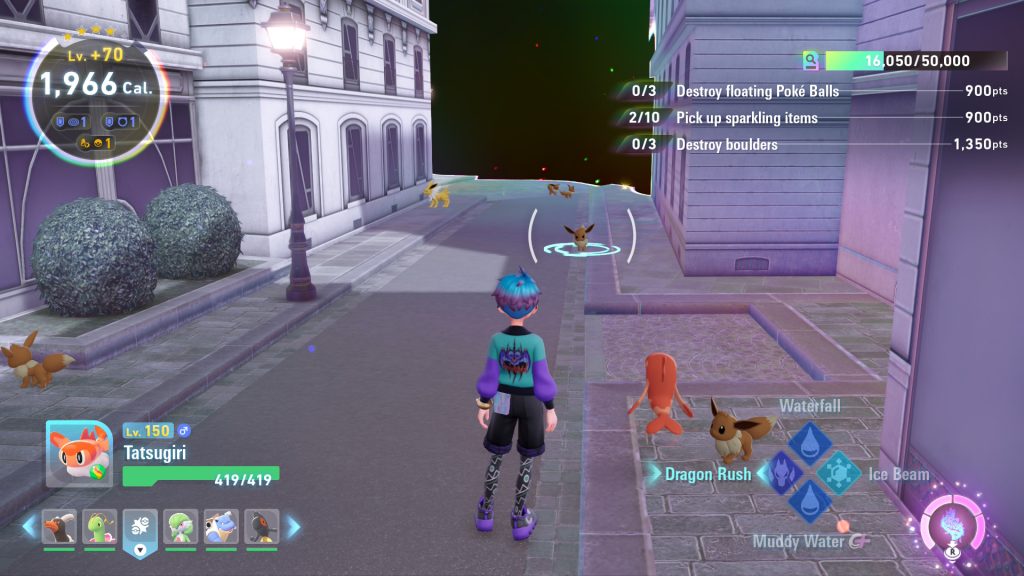Image resolution: width=1024 pixels, height=576 pixels.
Task: Select the Waterfall move icon
Action: [808, 440]
